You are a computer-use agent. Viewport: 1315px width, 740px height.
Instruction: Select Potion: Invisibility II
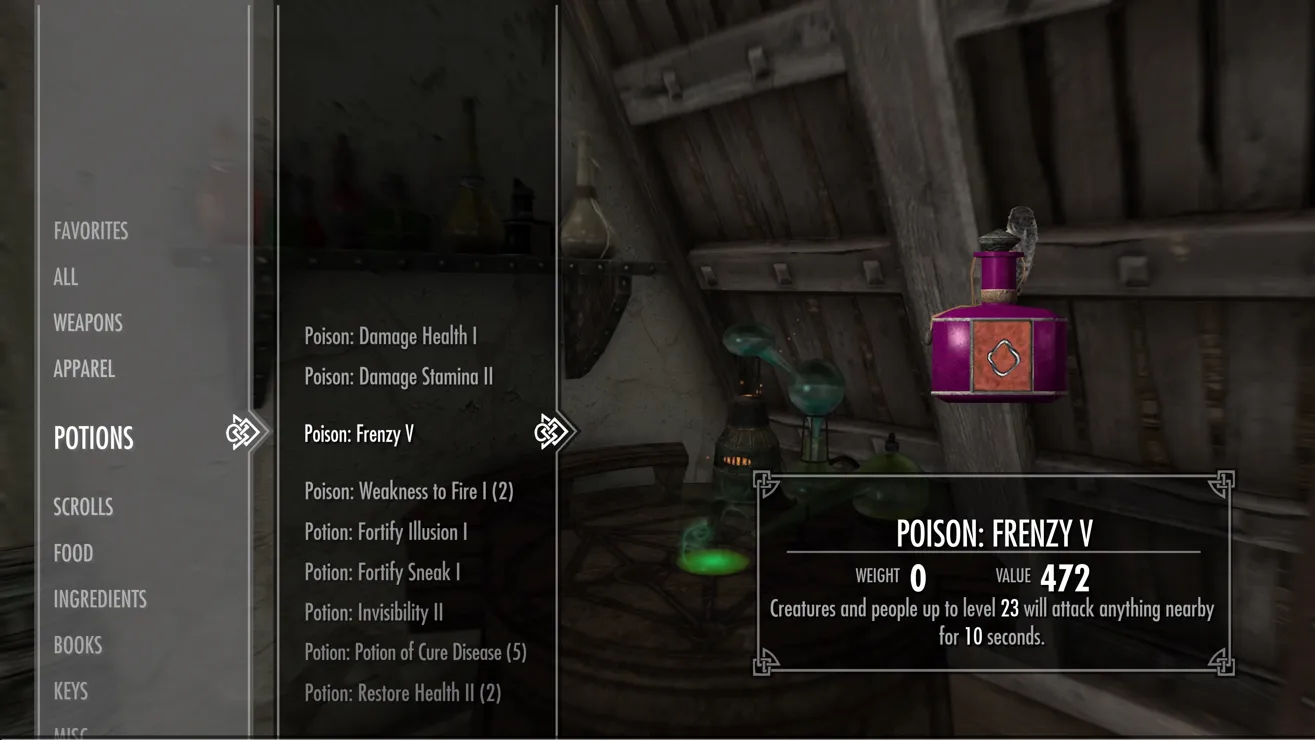pyautogui.click(x=374, y=612)
